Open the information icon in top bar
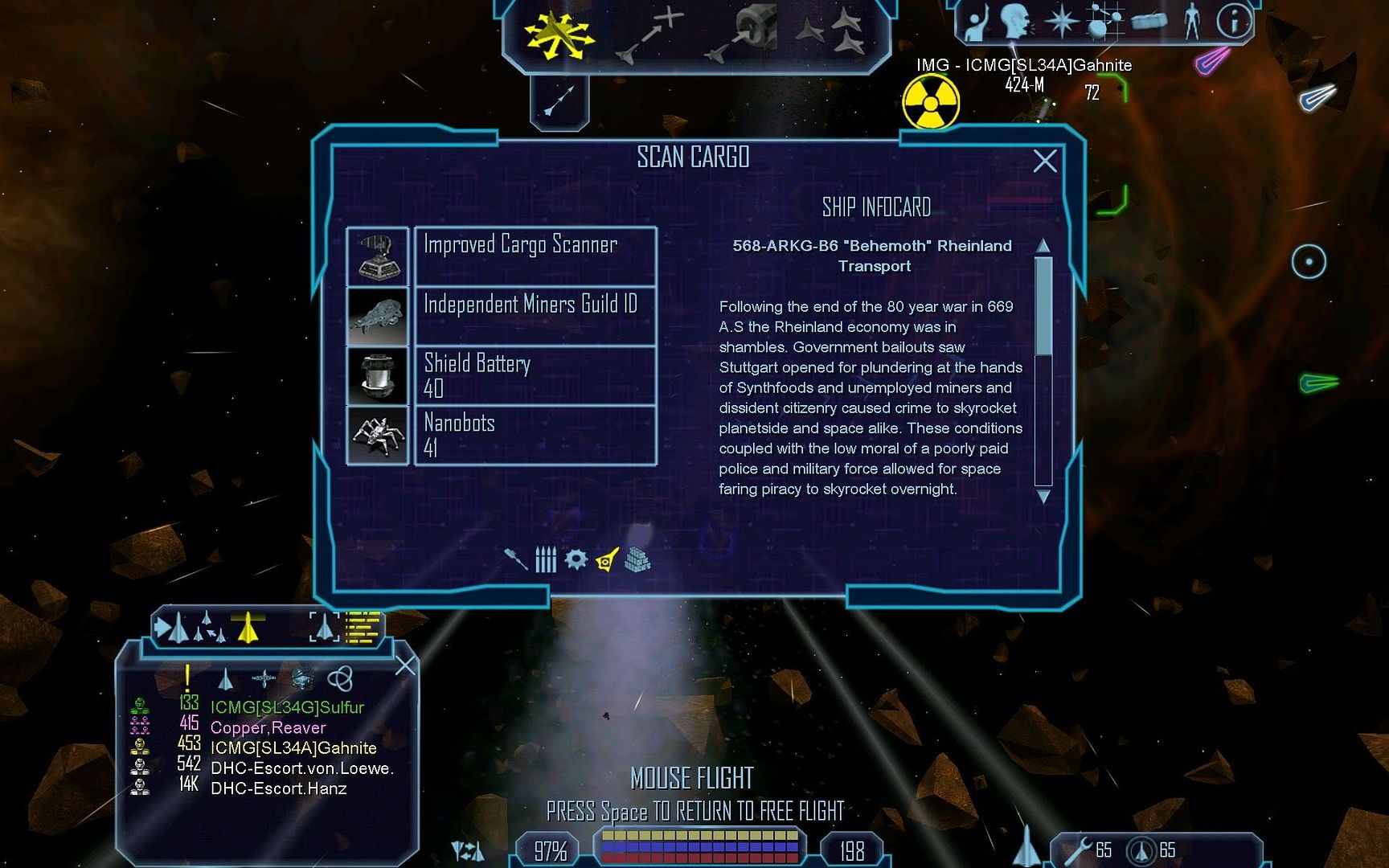 [x=1233, y=22]
